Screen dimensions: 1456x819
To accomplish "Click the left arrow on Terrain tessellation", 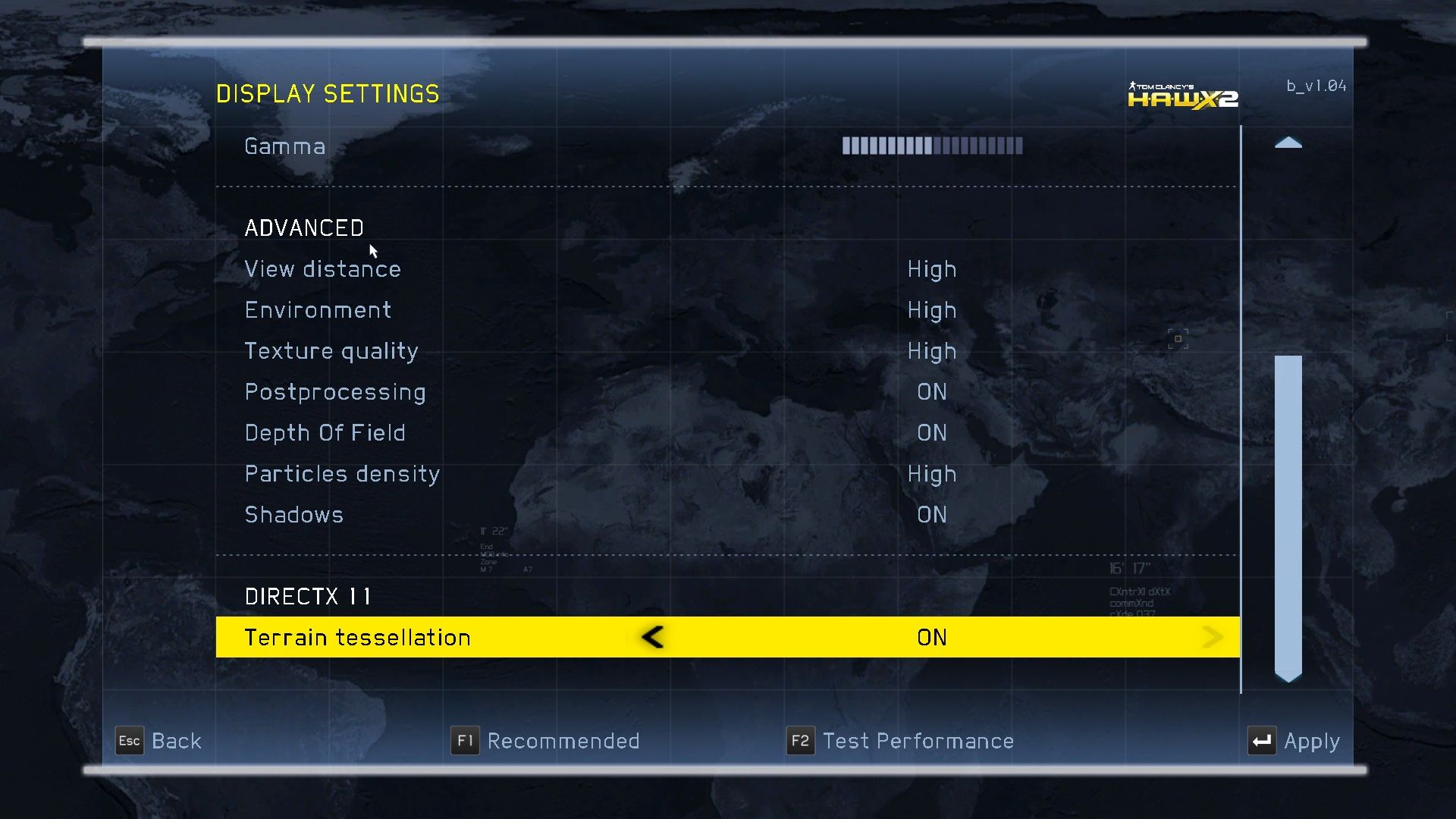I will coord(652,637).
